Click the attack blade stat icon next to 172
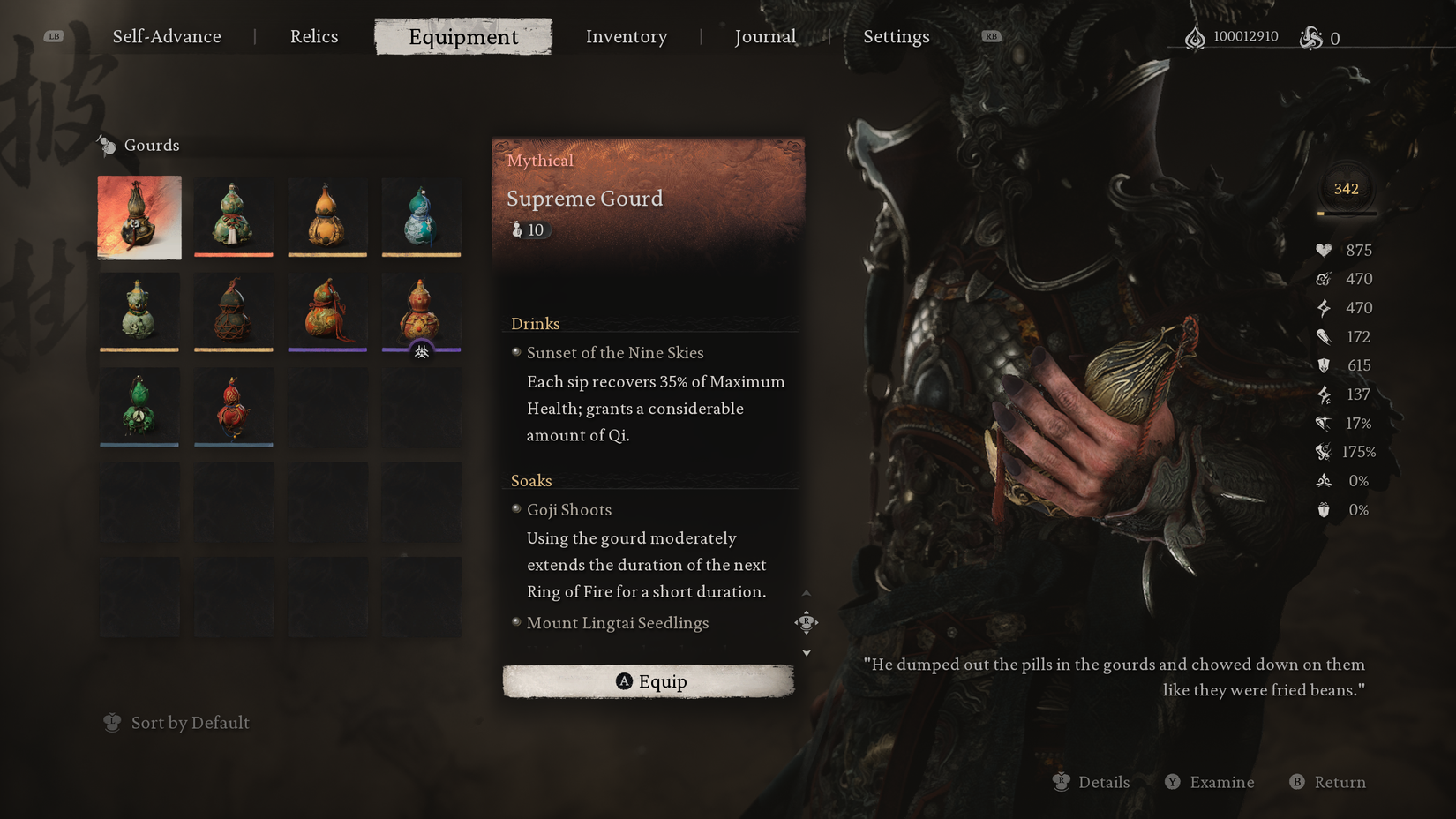Image resolution: width=1456 pixels, height=819 pixels. [1324, 336]
